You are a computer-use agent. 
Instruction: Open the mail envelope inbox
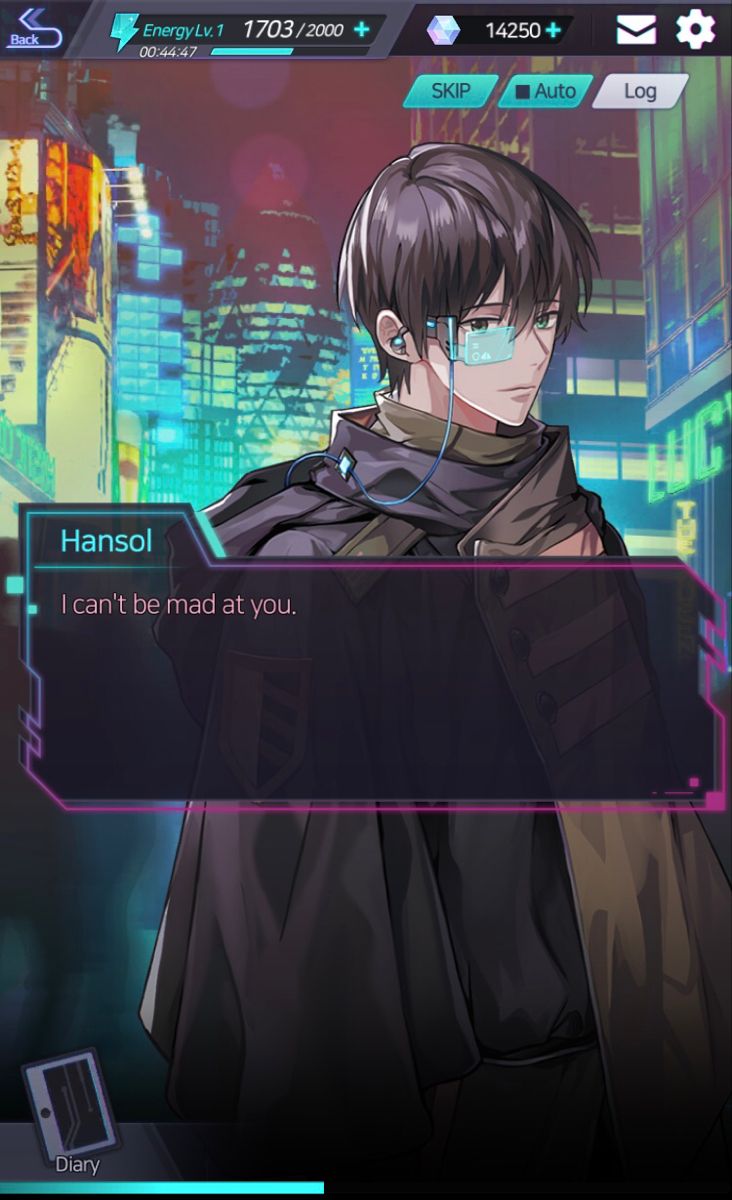pyautogui.click(x=636, y=30)
